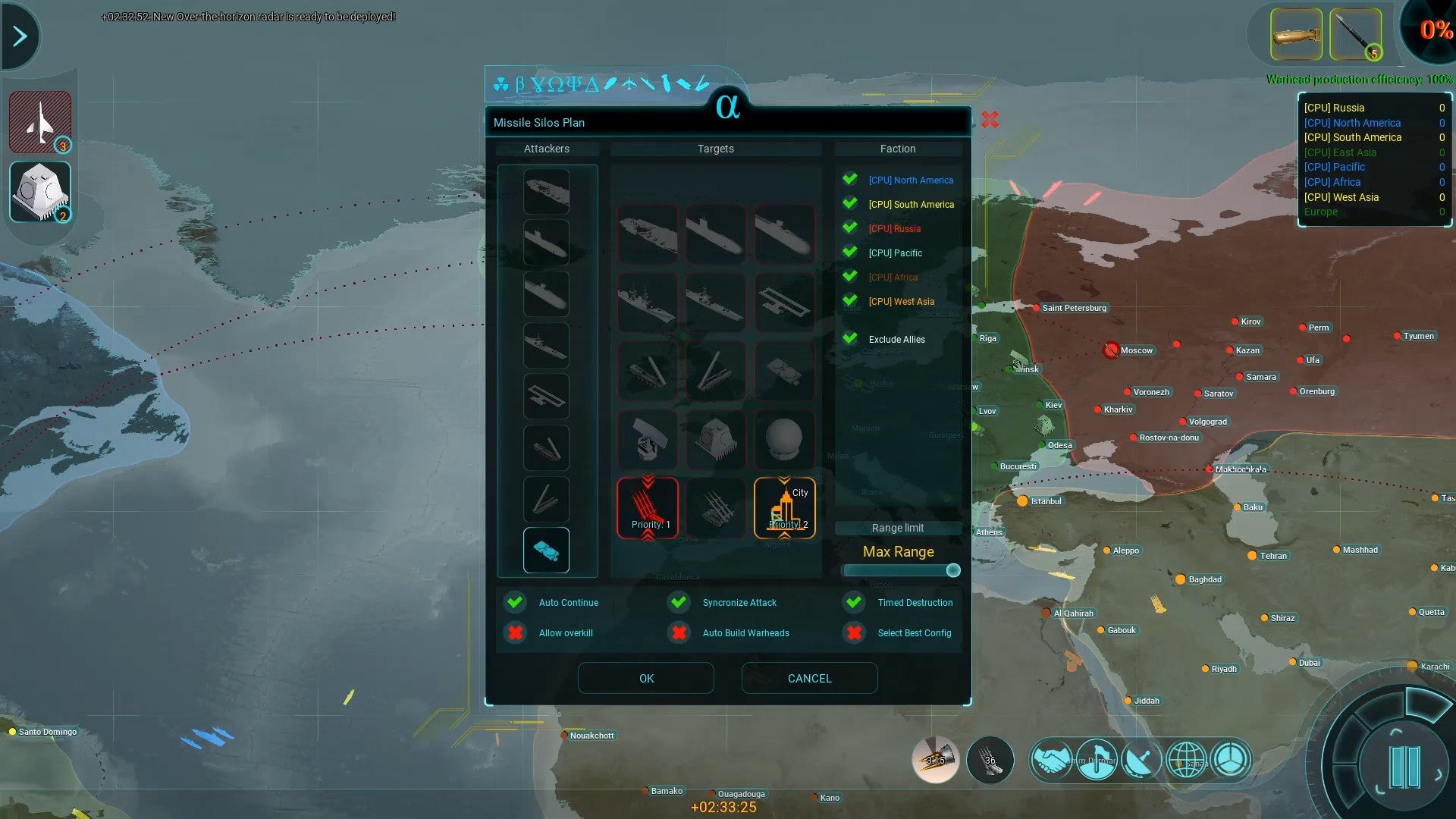Screen dimensions: 1456x819
Task: Uncheck the Exclude Allies faction option
Action: (x=849, y=338)
